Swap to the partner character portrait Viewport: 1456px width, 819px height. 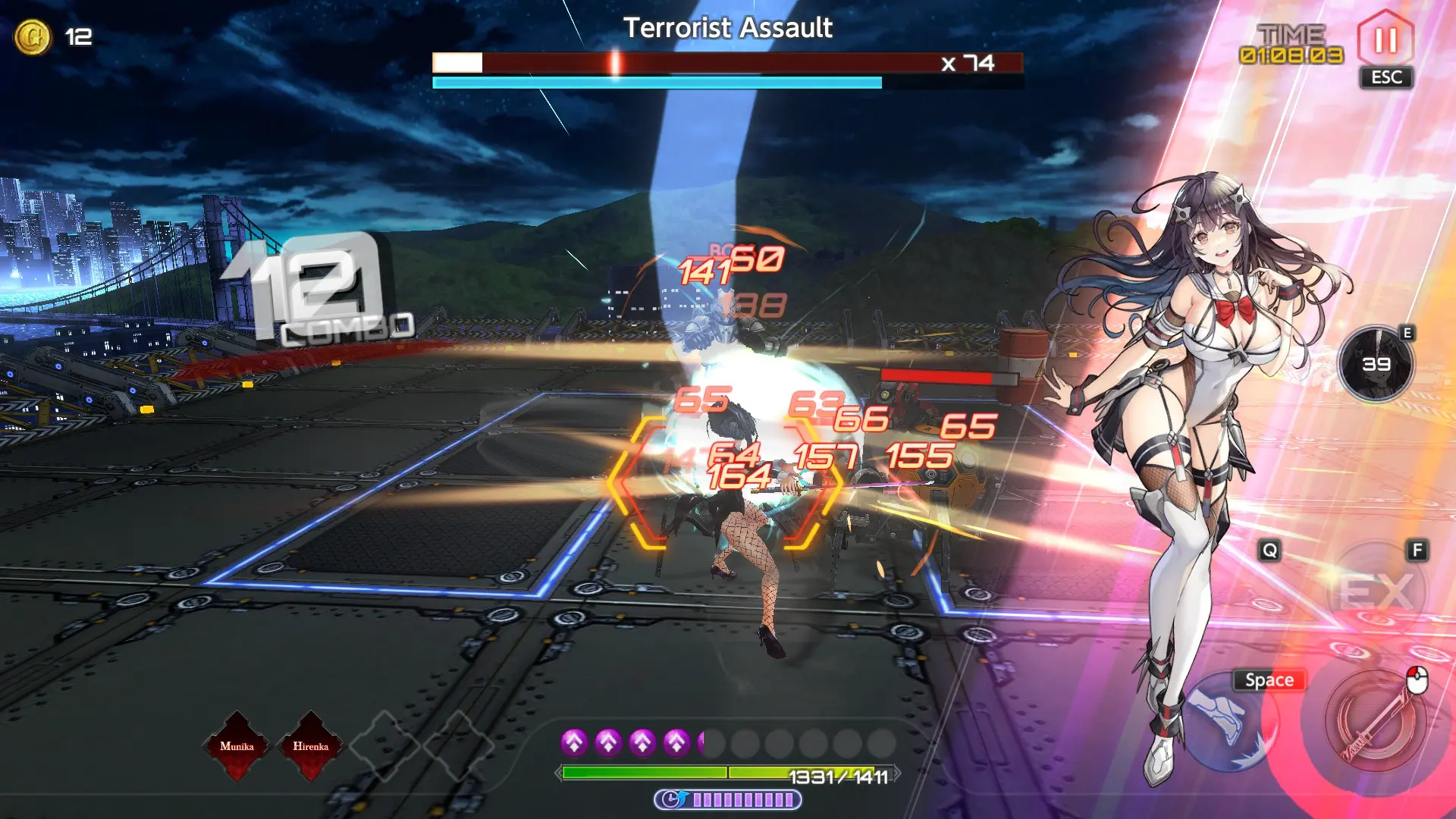(x=1376, y=365)
